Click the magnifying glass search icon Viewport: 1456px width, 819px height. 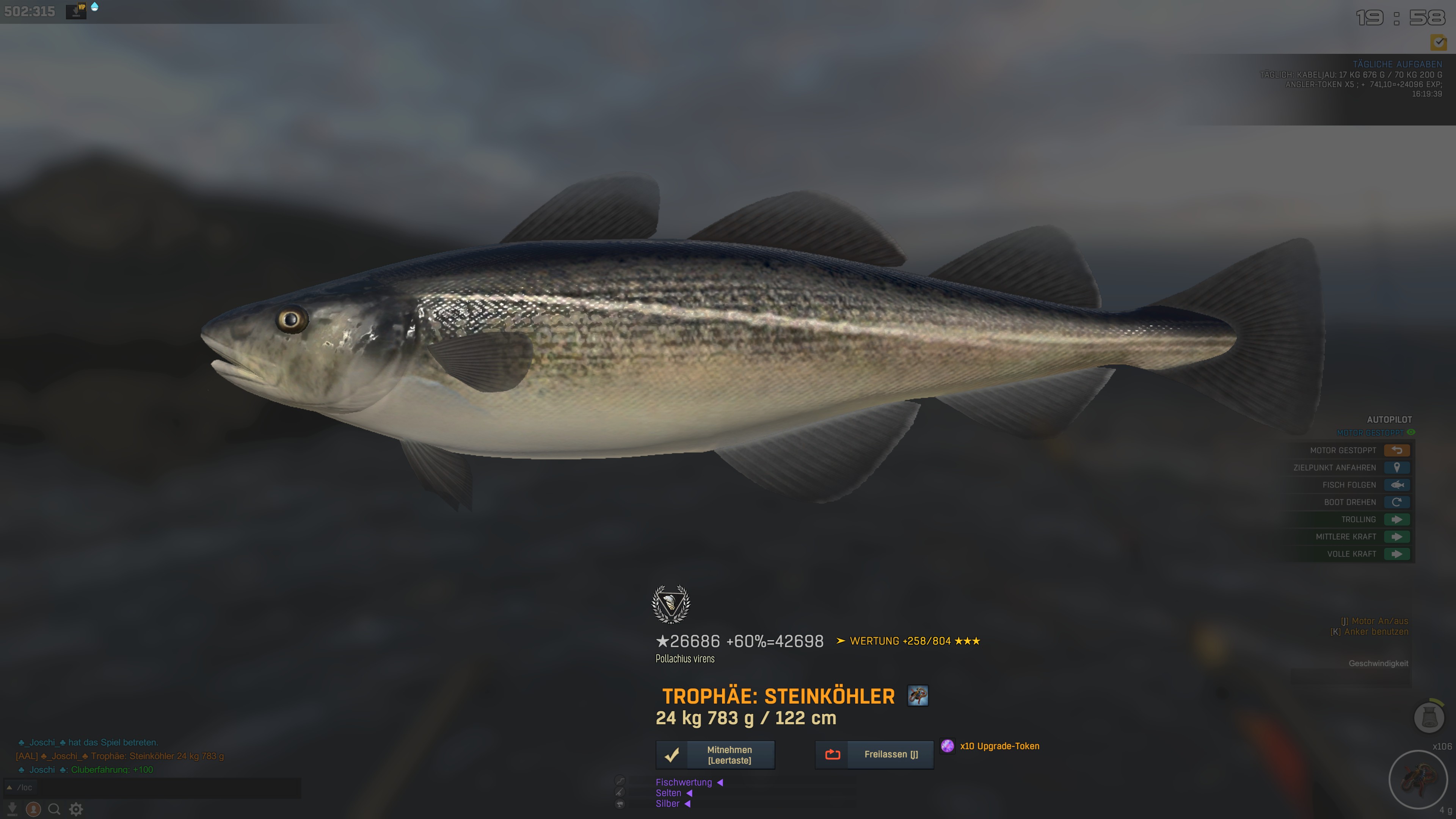[x=54, y=810]
